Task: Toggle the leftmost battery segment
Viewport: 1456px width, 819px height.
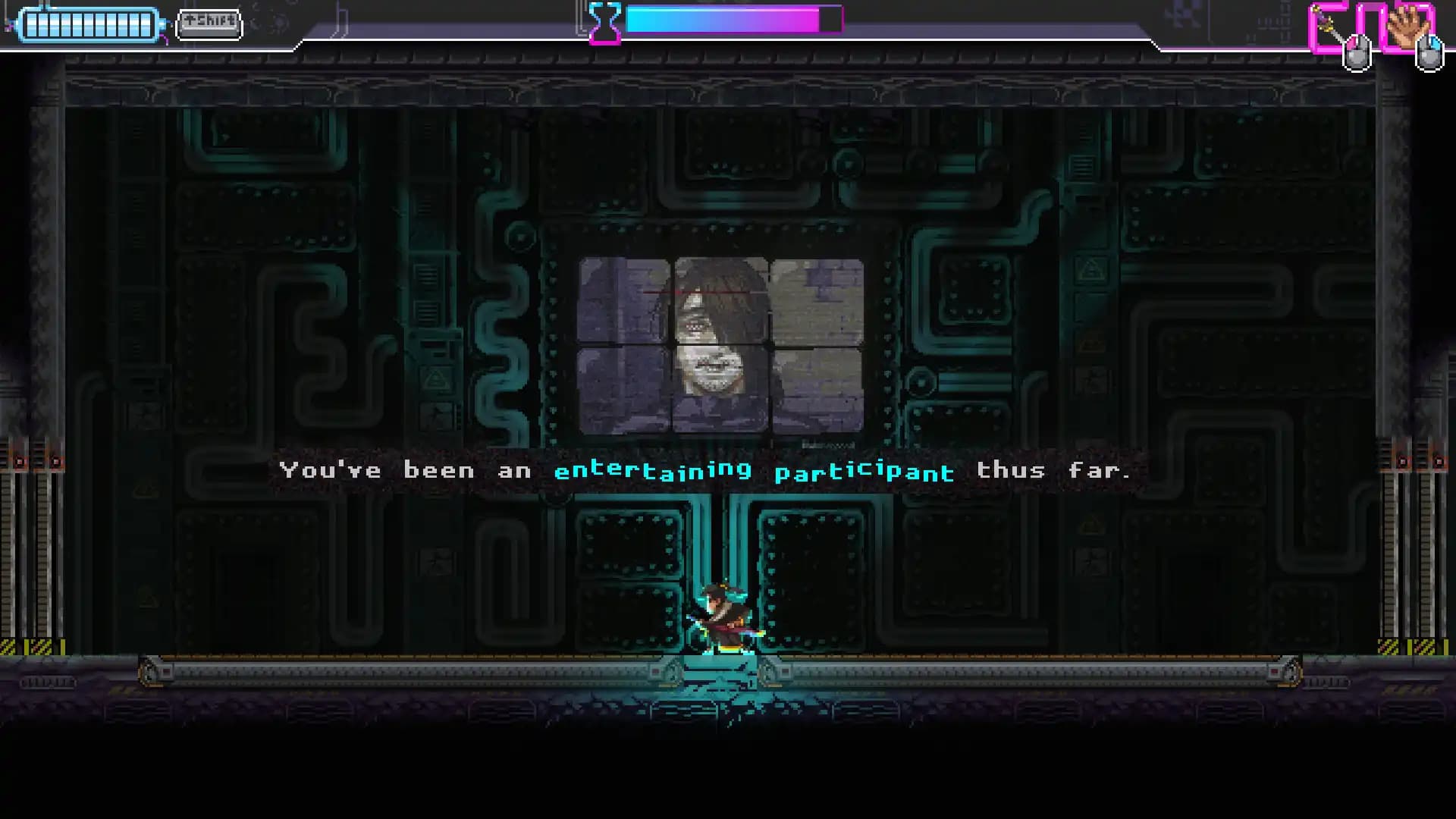Action: [x=33, y=23]
